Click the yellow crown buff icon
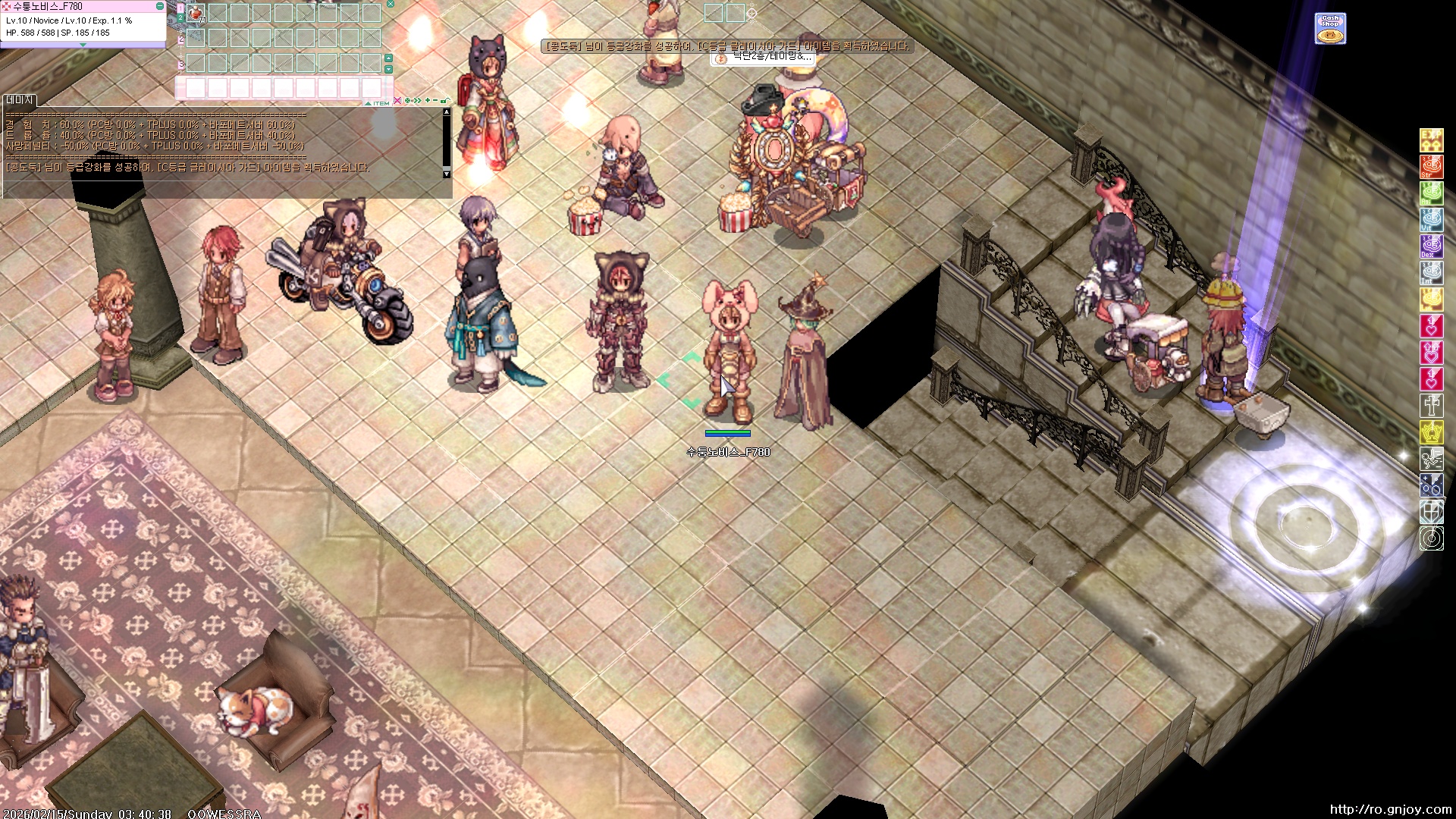The width and height of the screenshot is (1456, 819). [1431, 432]
